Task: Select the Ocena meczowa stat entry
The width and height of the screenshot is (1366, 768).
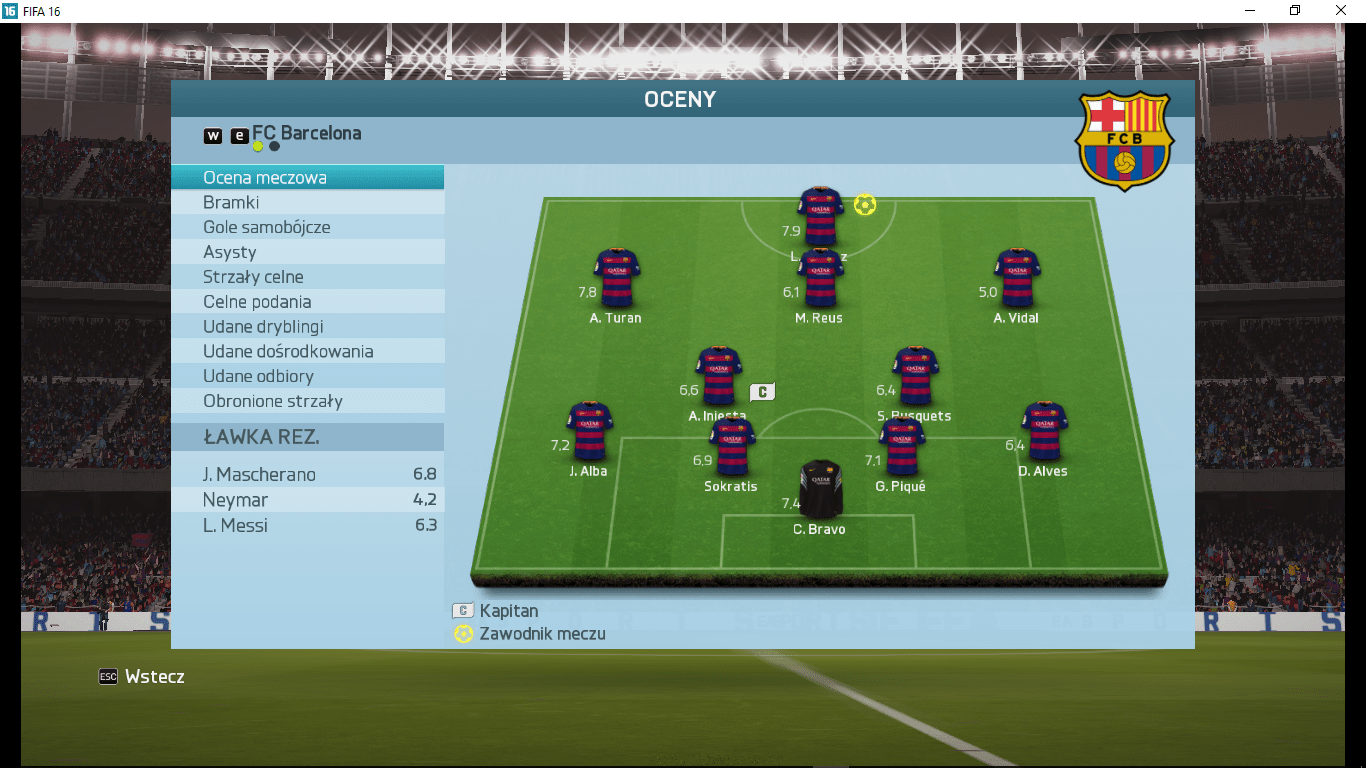Action: pos(307,178)
